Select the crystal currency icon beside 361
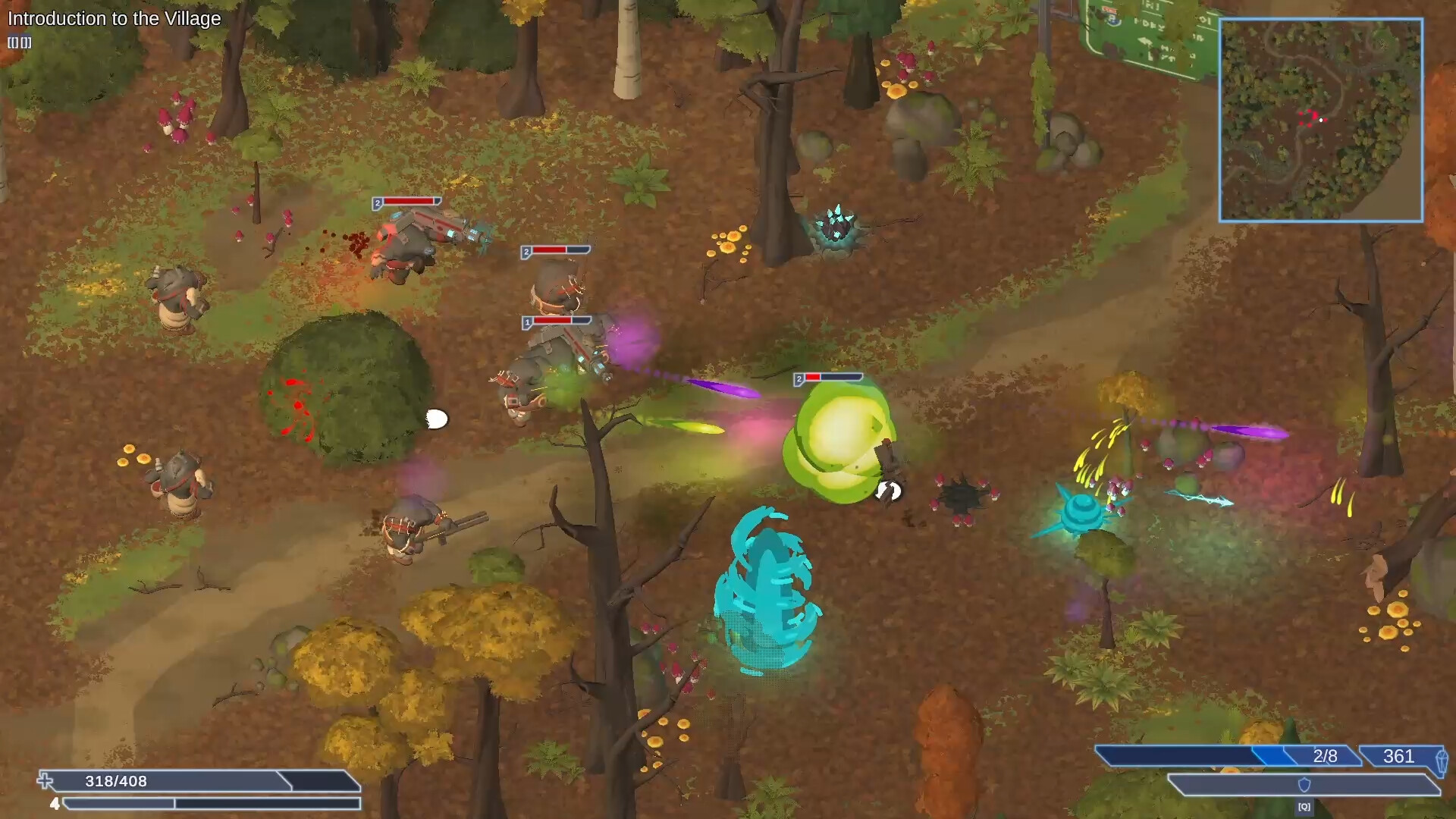 1442,760
